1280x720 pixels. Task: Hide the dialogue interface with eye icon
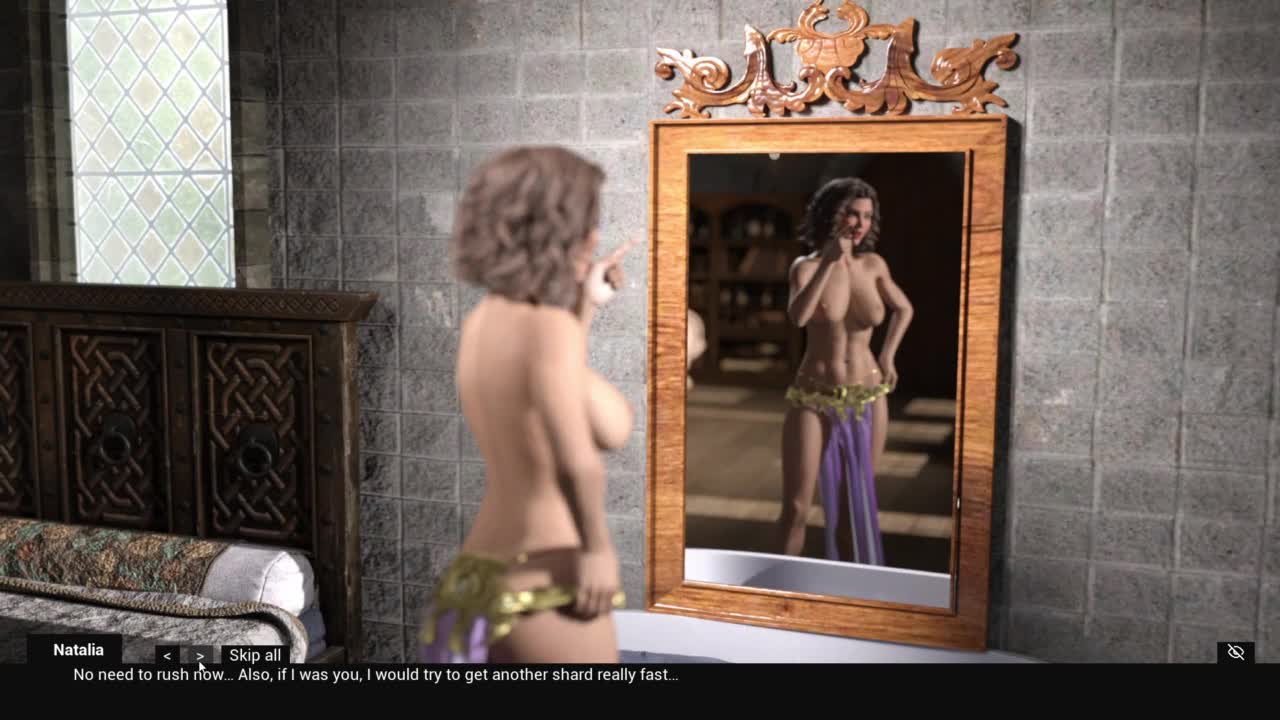point(1236,652)
